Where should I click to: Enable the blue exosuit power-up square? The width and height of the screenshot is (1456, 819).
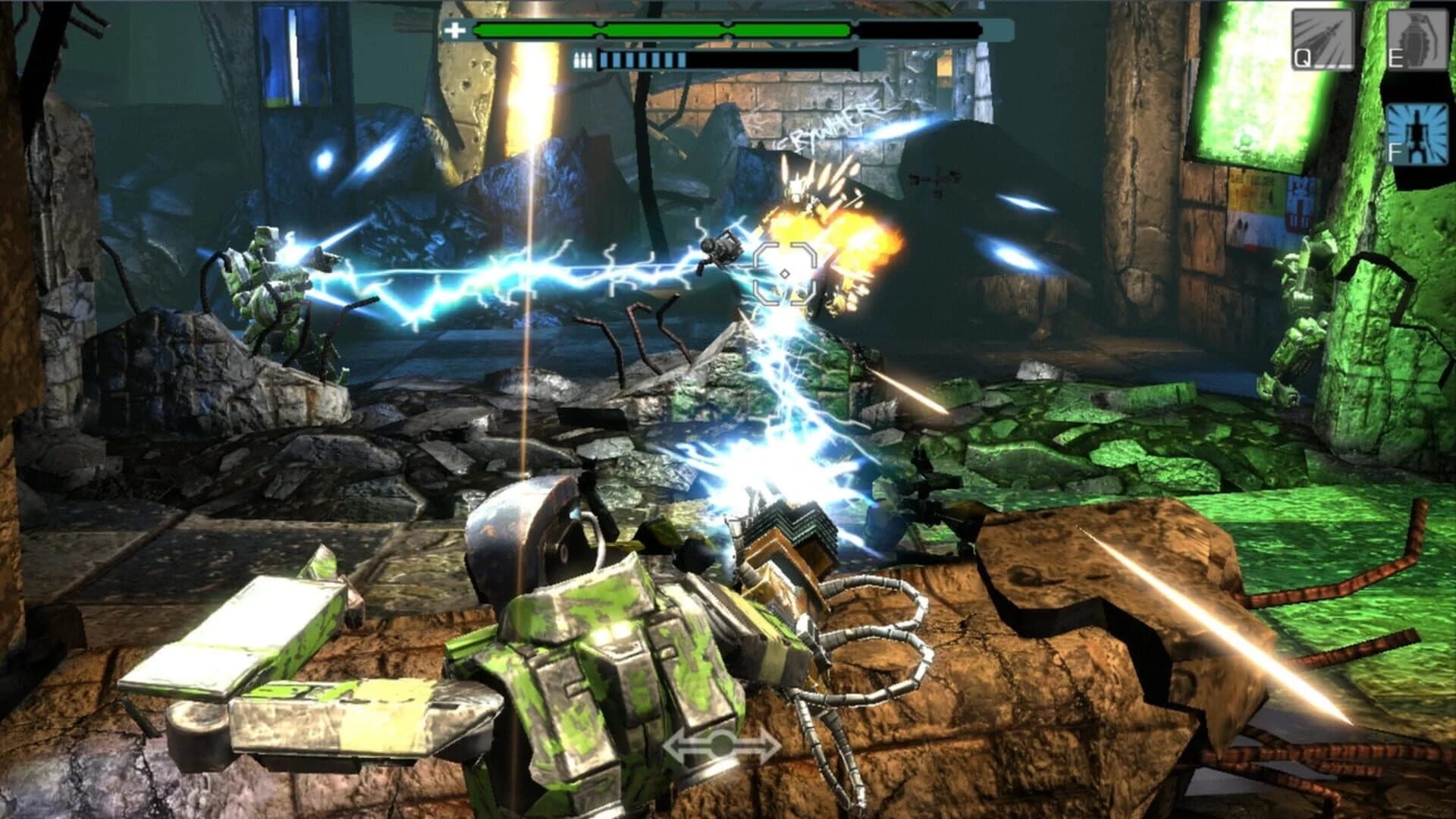point(1417,133)
